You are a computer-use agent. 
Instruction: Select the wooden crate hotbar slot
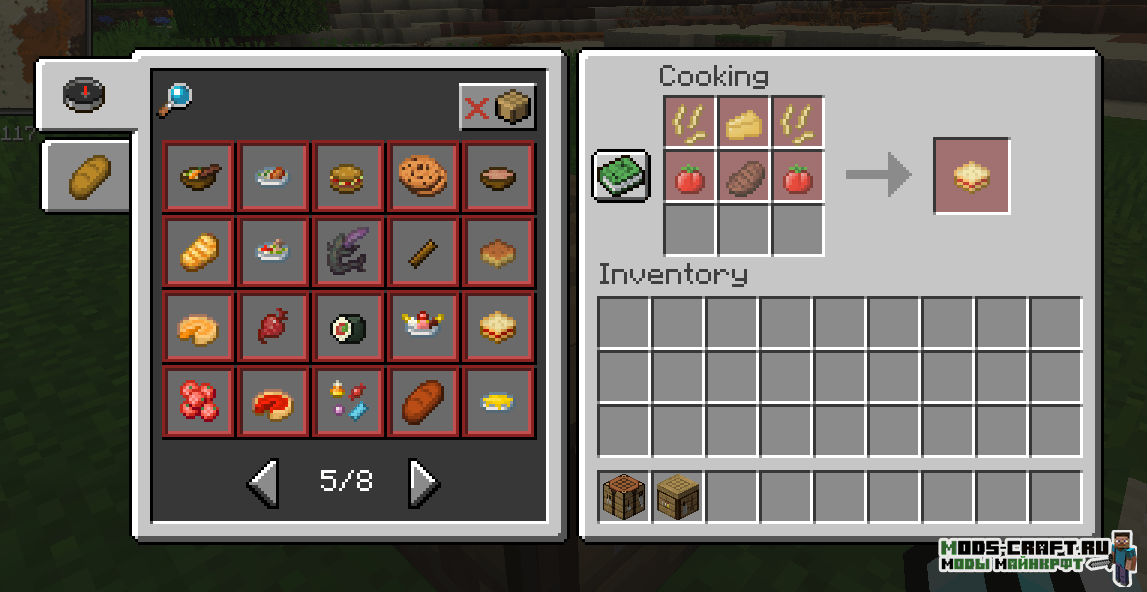(678, 496)
